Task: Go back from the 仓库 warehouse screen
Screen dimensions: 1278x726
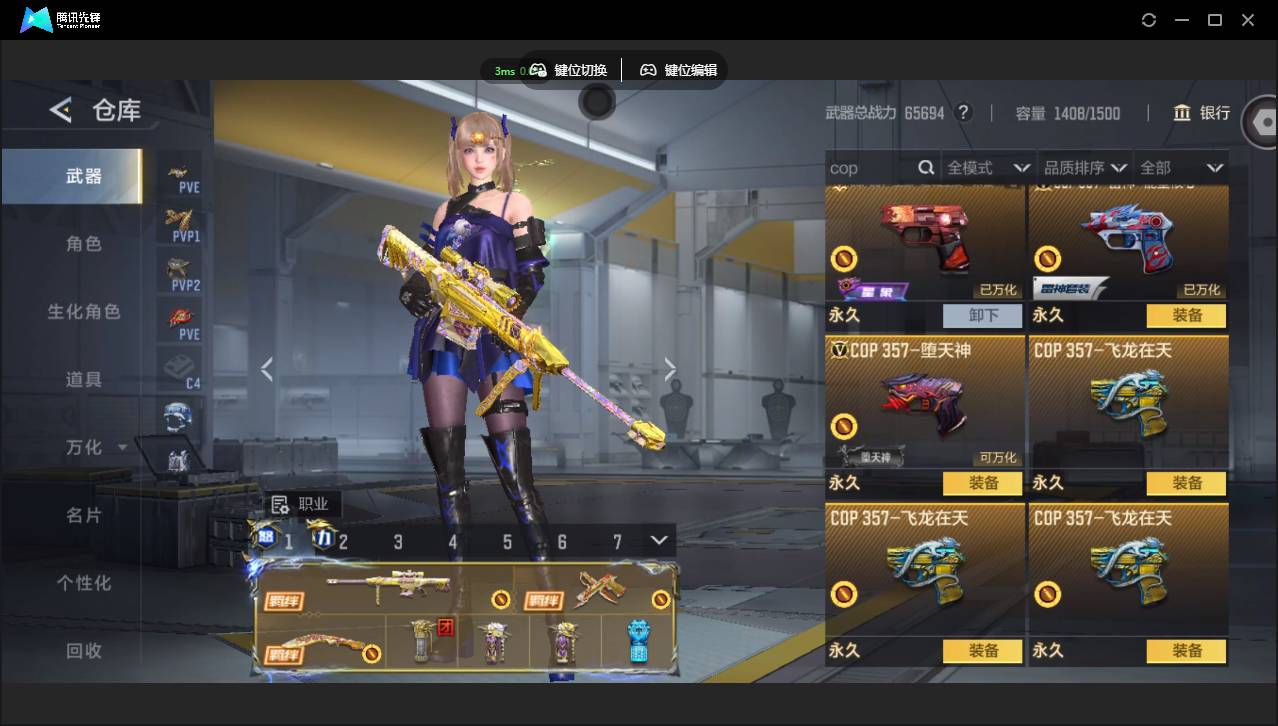Action: 61,110
